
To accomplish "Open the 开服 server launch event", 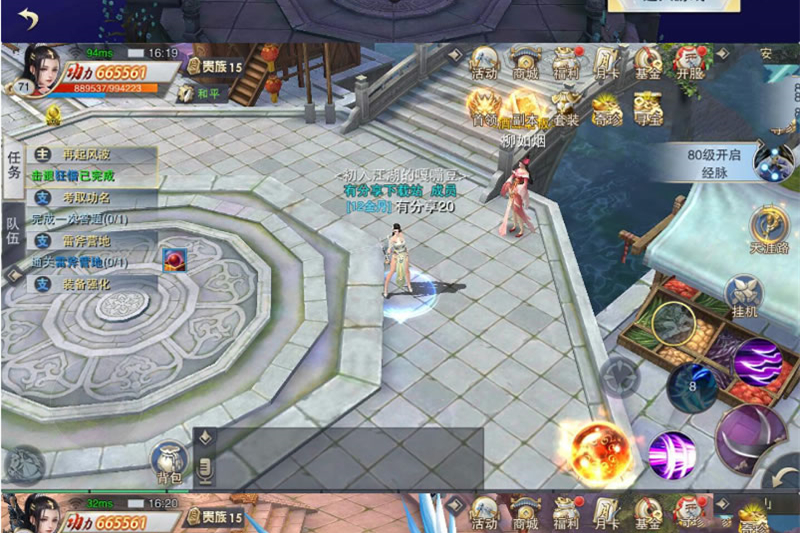I will (x=689, y=64).
